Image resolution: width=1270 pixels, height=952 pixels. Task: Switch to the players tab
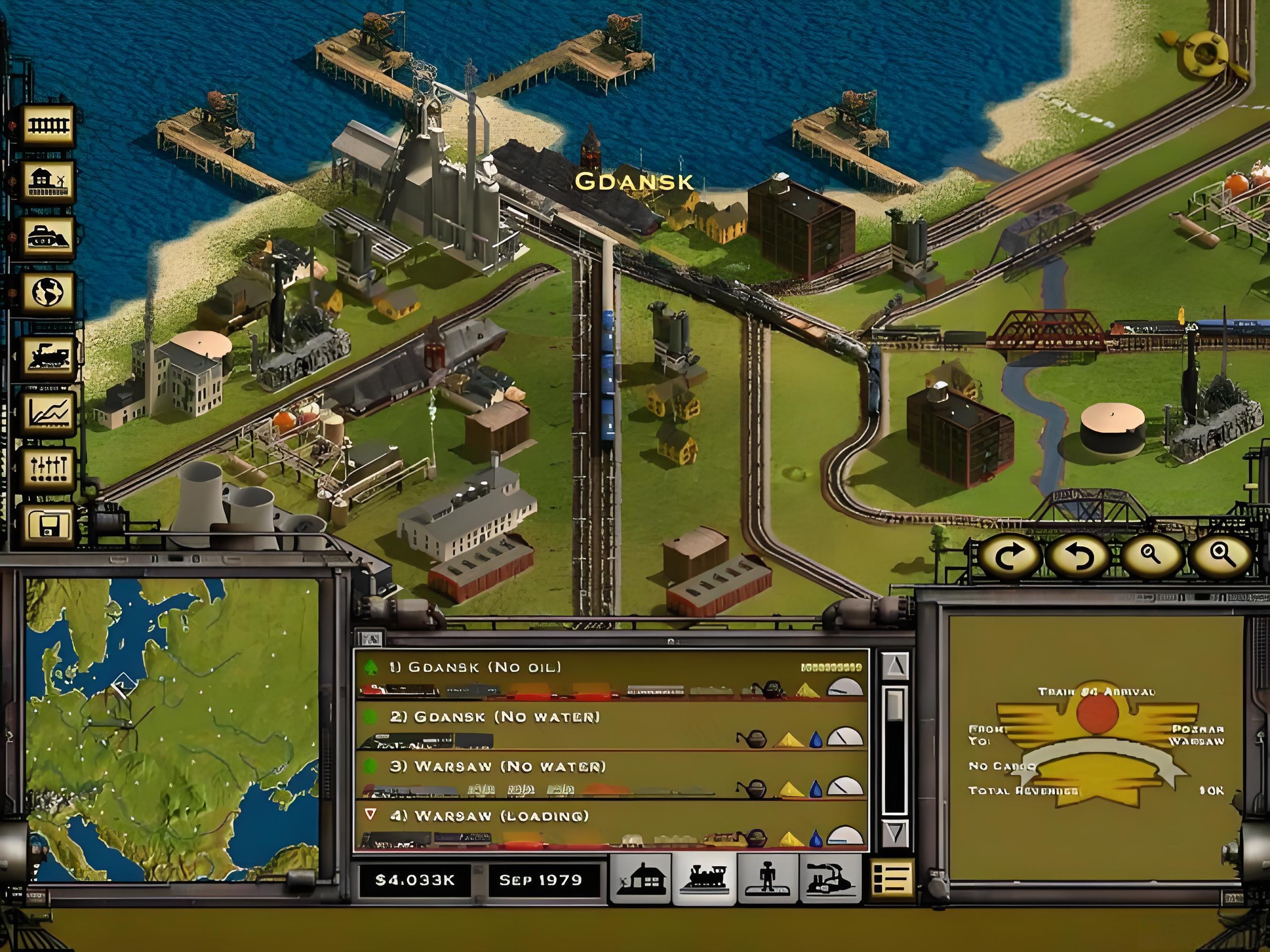(x=768, y=879)
